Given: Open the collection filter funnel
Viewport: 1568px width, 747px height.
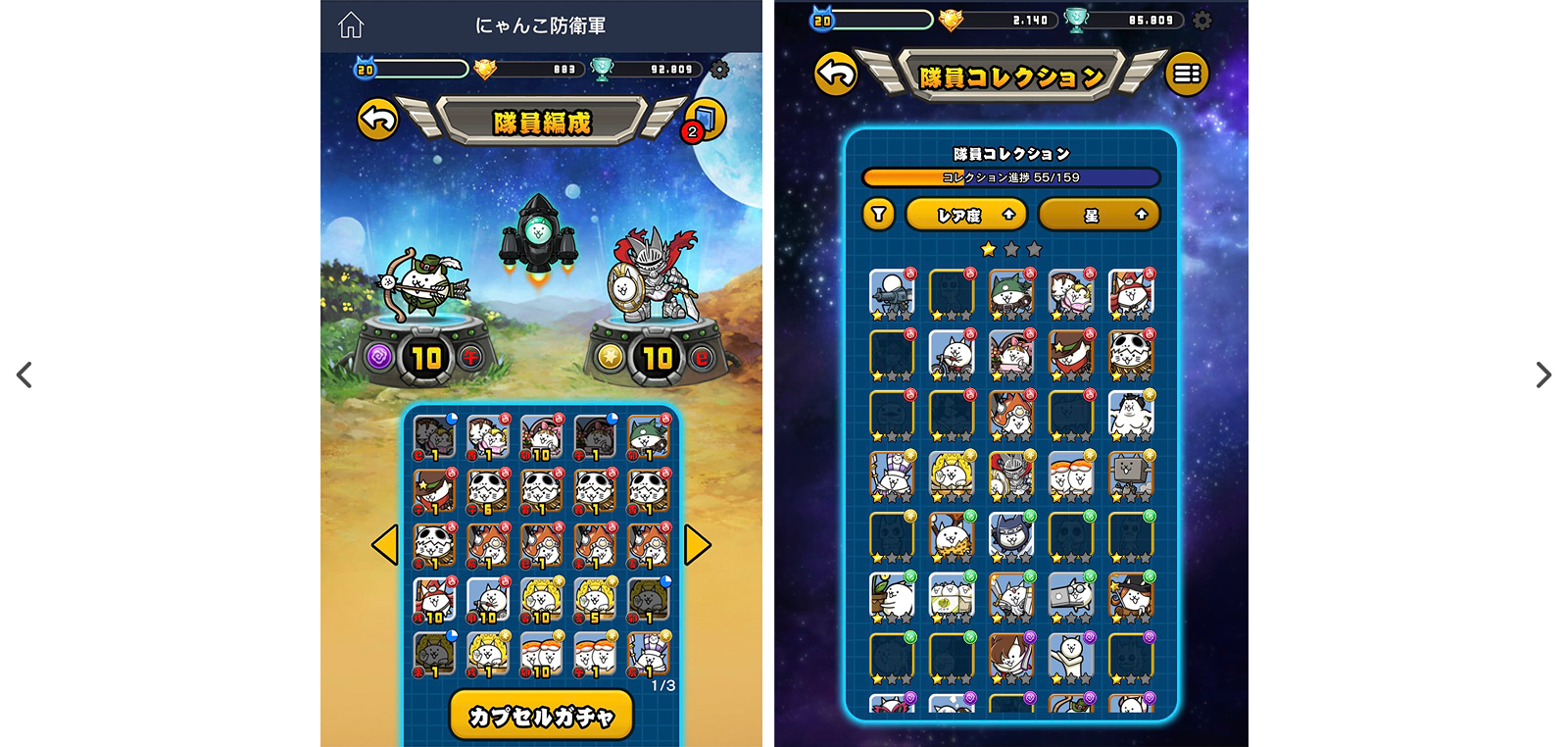Looking at the screenshot, I should (x=879, y=214).
